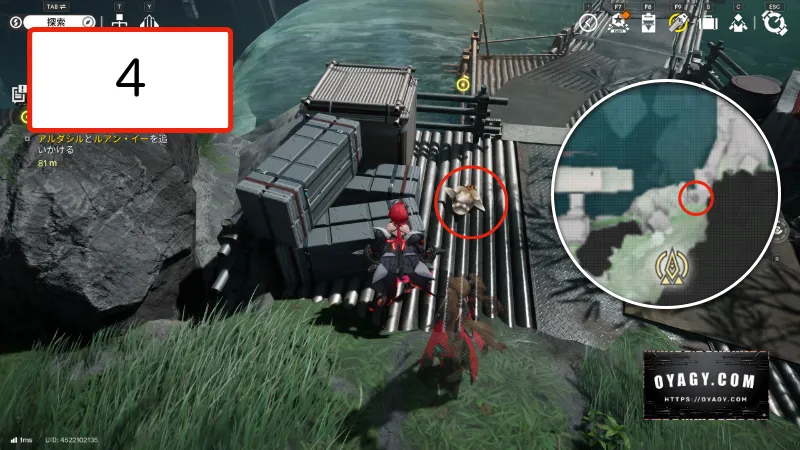Open the event star icon with orange badge
This screenshot has height=450, width=800.
tap(618, 22)
